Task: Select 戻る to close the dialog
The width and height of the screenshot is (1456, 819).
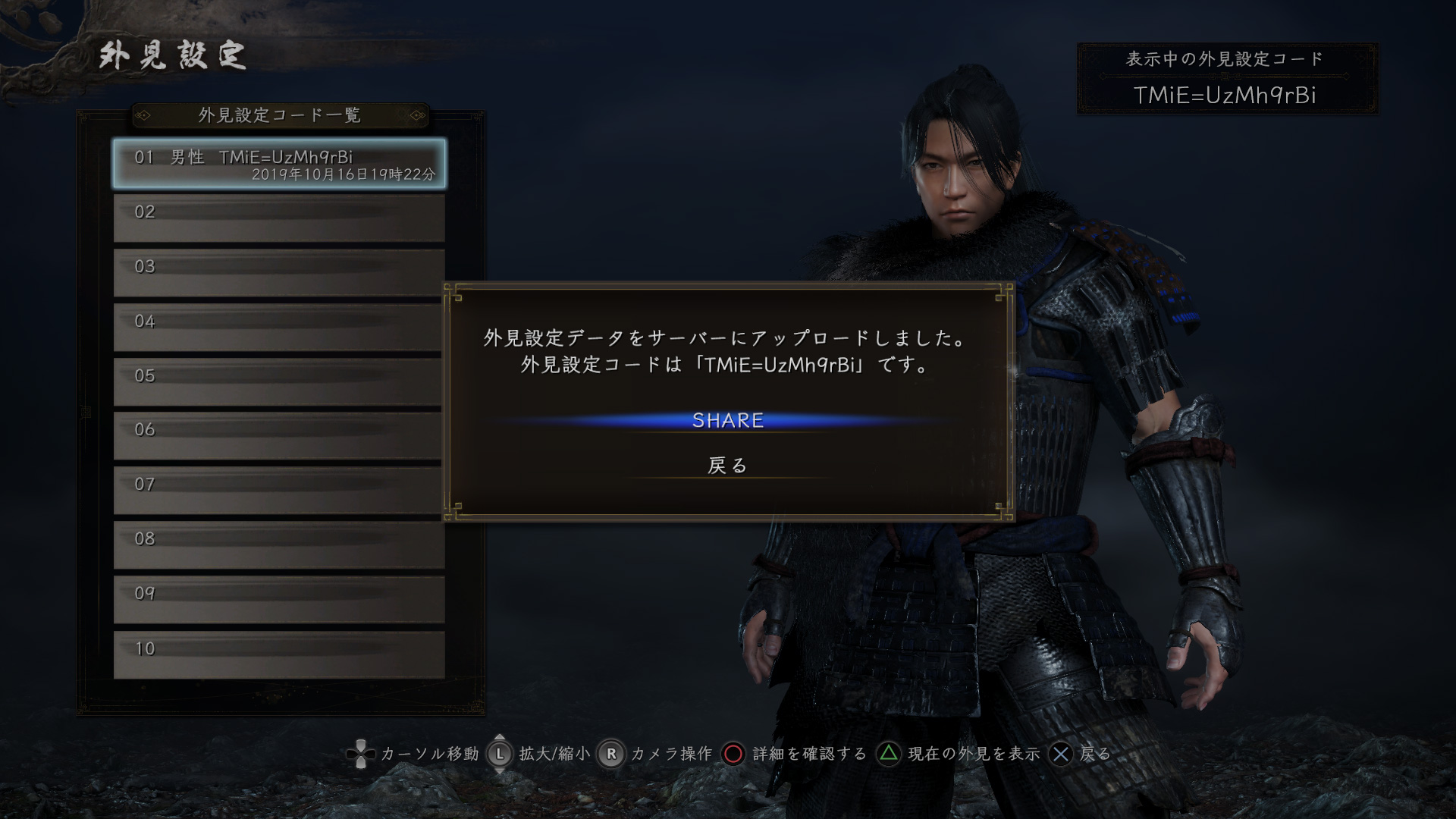Action: pos(727,465)
